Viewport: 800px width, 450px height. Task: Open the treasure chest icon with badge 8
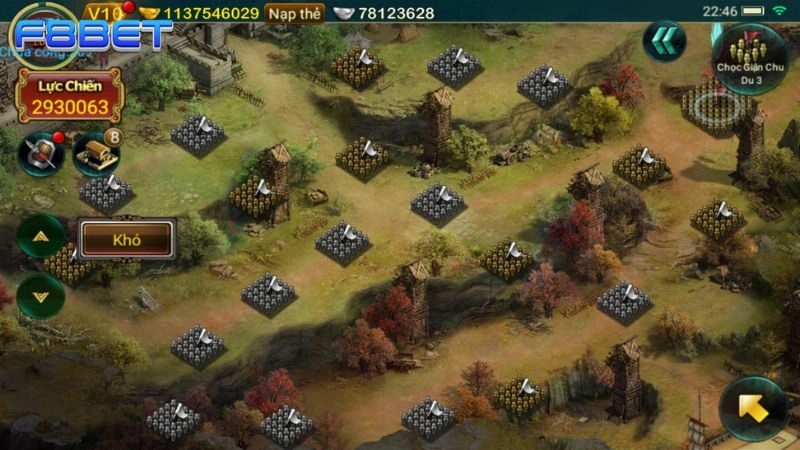[95, 152]
